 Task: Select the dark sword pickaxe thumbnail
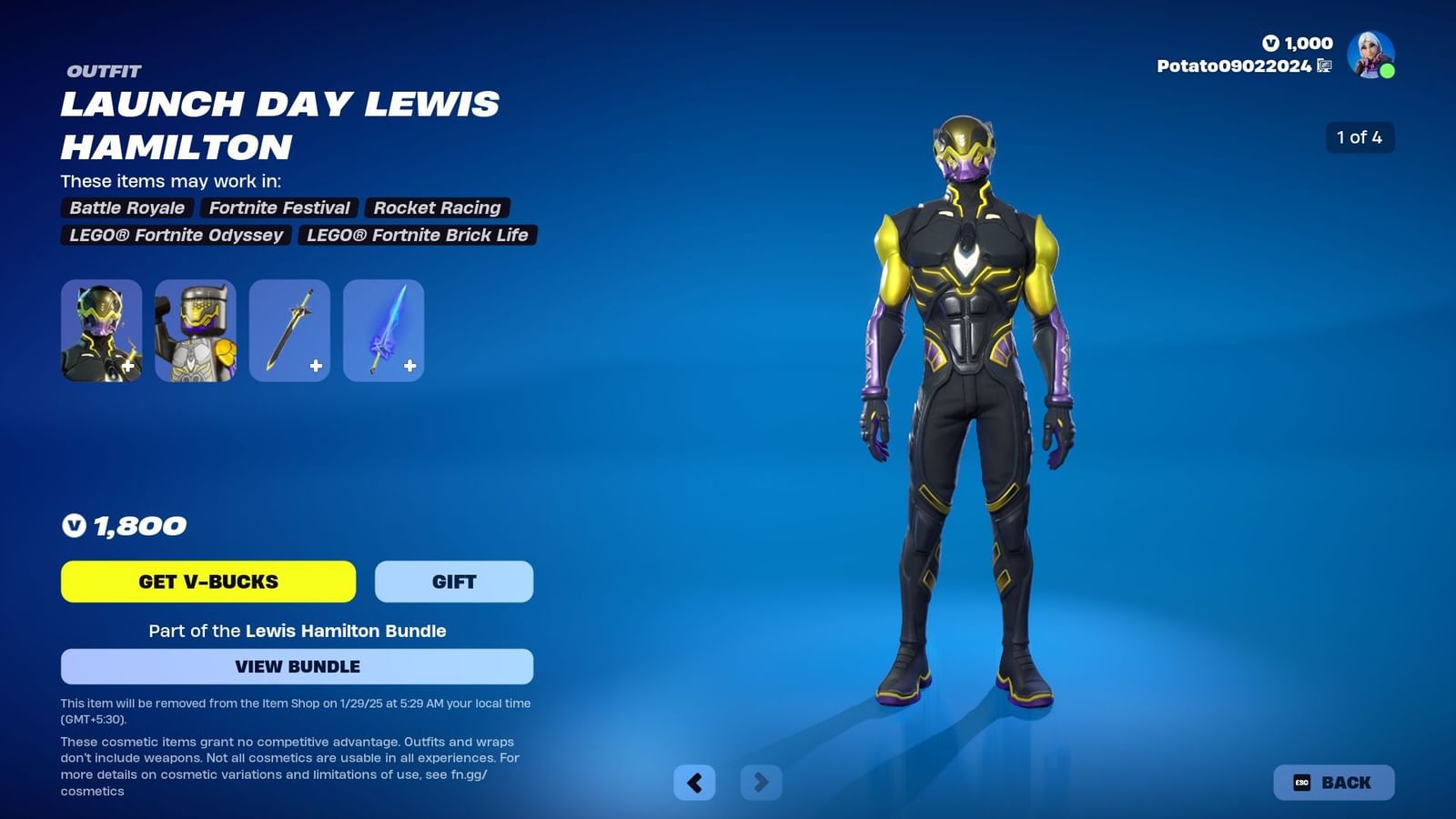(x=288, y=330)
